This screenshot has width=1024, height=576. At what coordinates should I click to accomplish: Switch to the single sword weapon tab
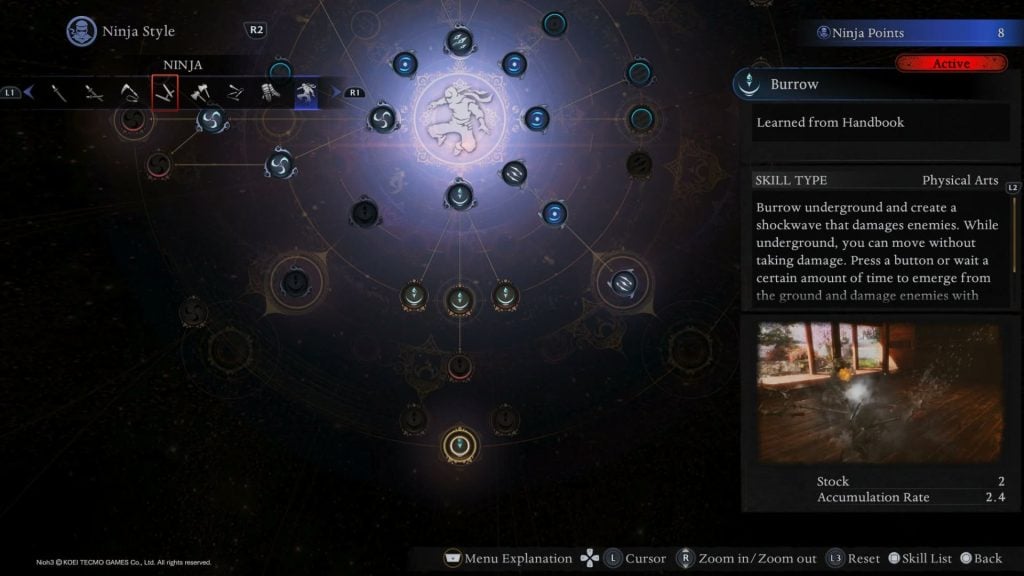61,93
